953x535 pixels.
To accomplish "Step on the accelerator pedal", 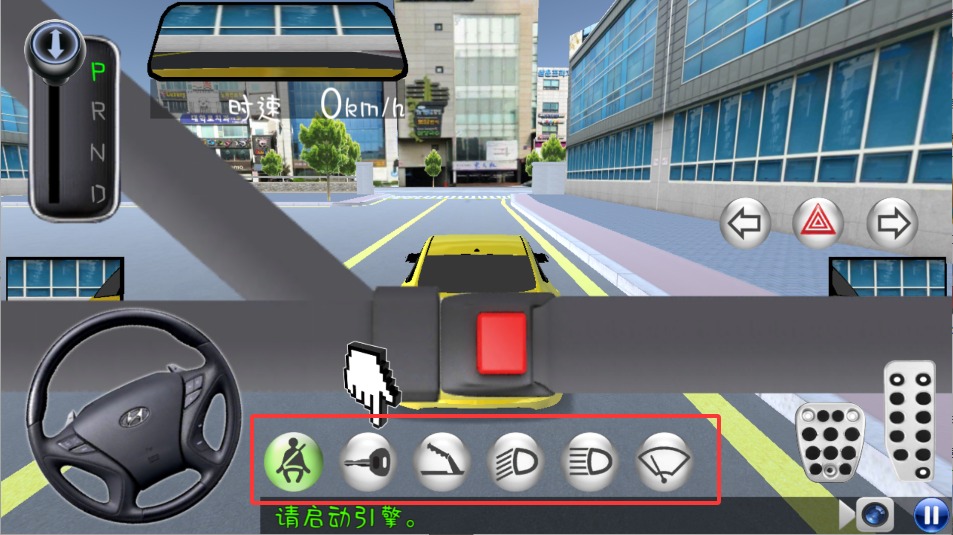I will coord(909,420).
